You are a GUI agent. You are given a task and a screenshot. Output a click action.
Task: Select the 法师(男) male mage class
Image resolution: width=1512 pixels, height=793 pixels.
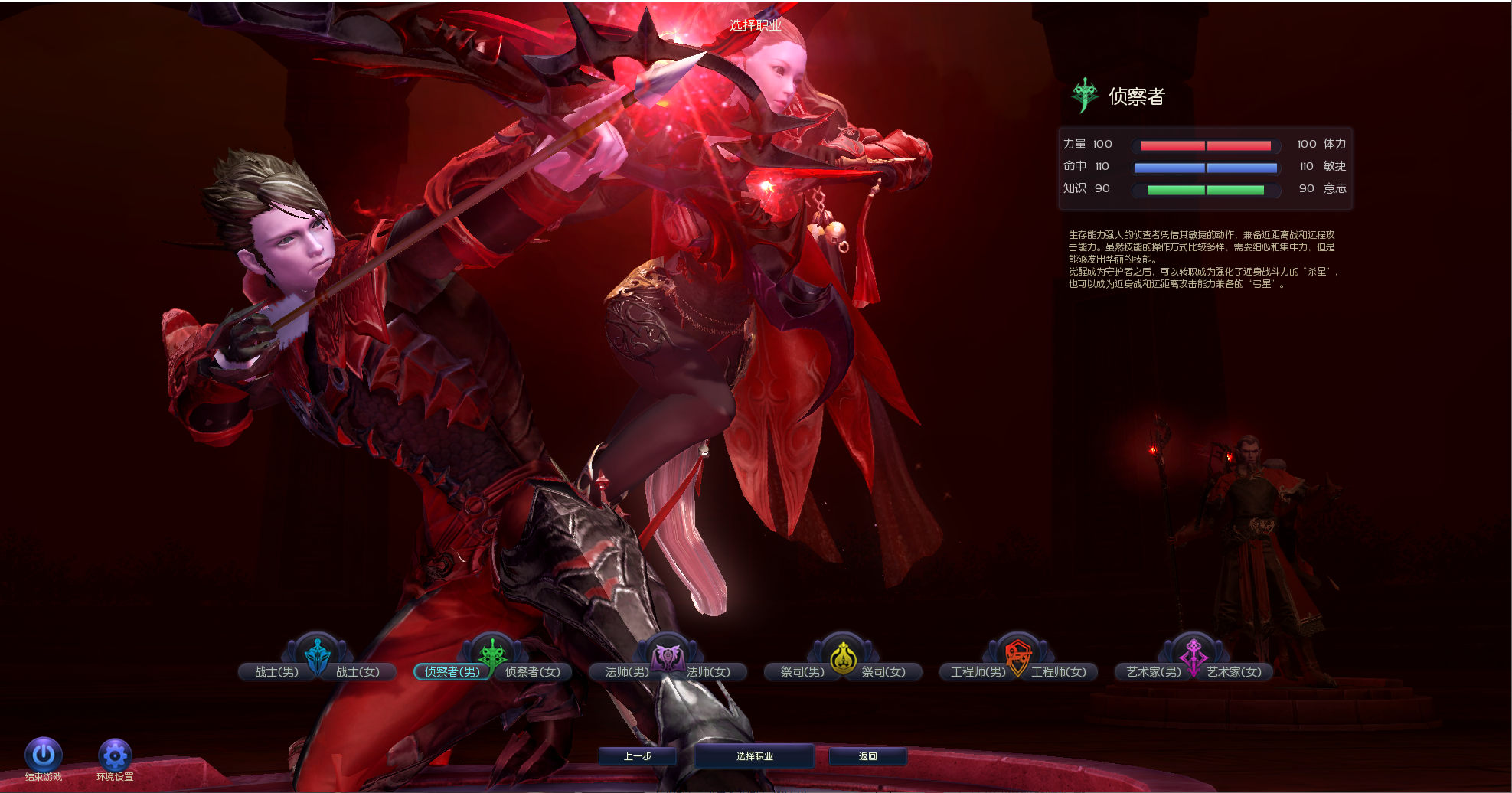pos(626,672)
